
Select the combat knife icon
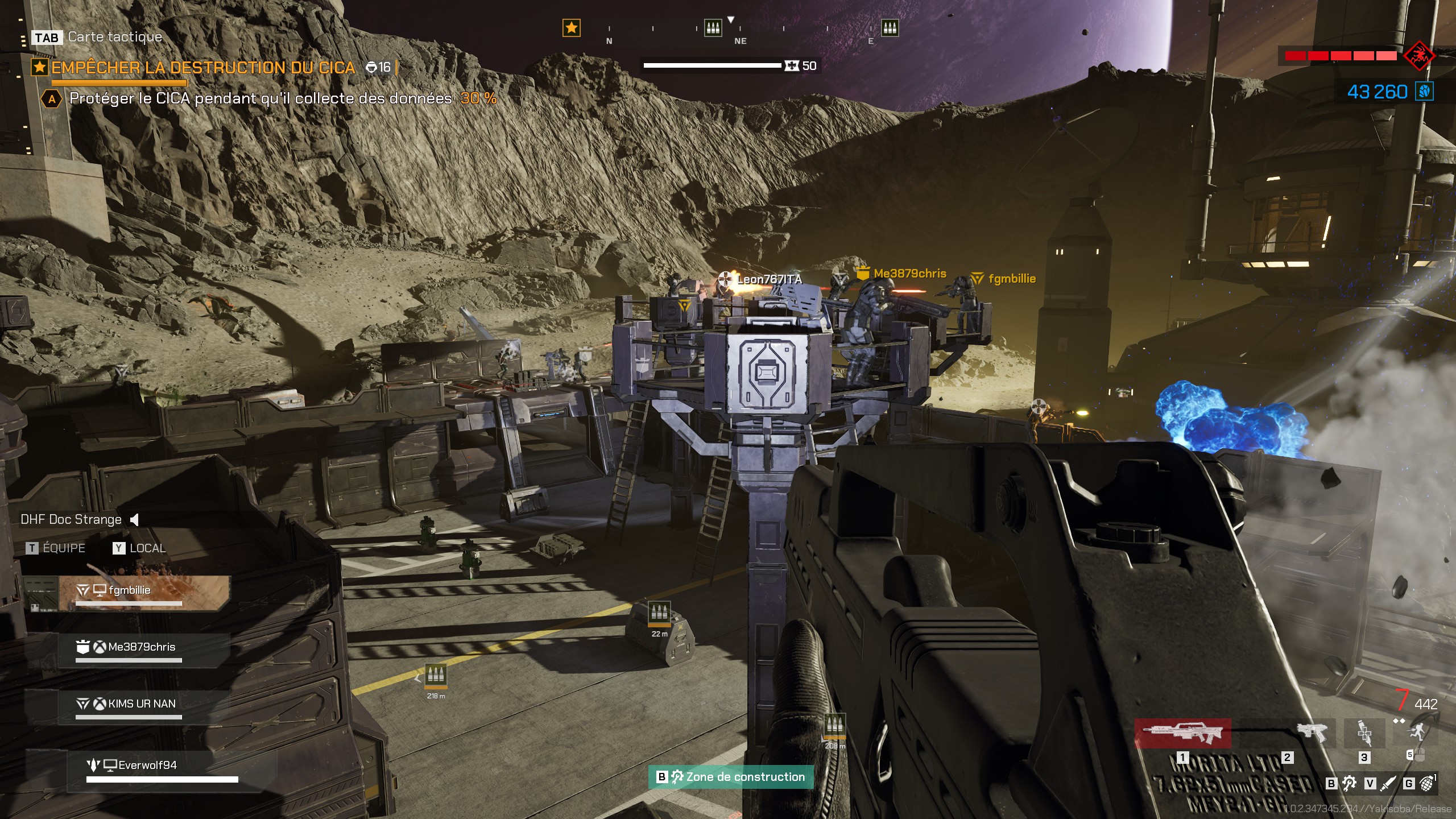tap(1388, 784)
